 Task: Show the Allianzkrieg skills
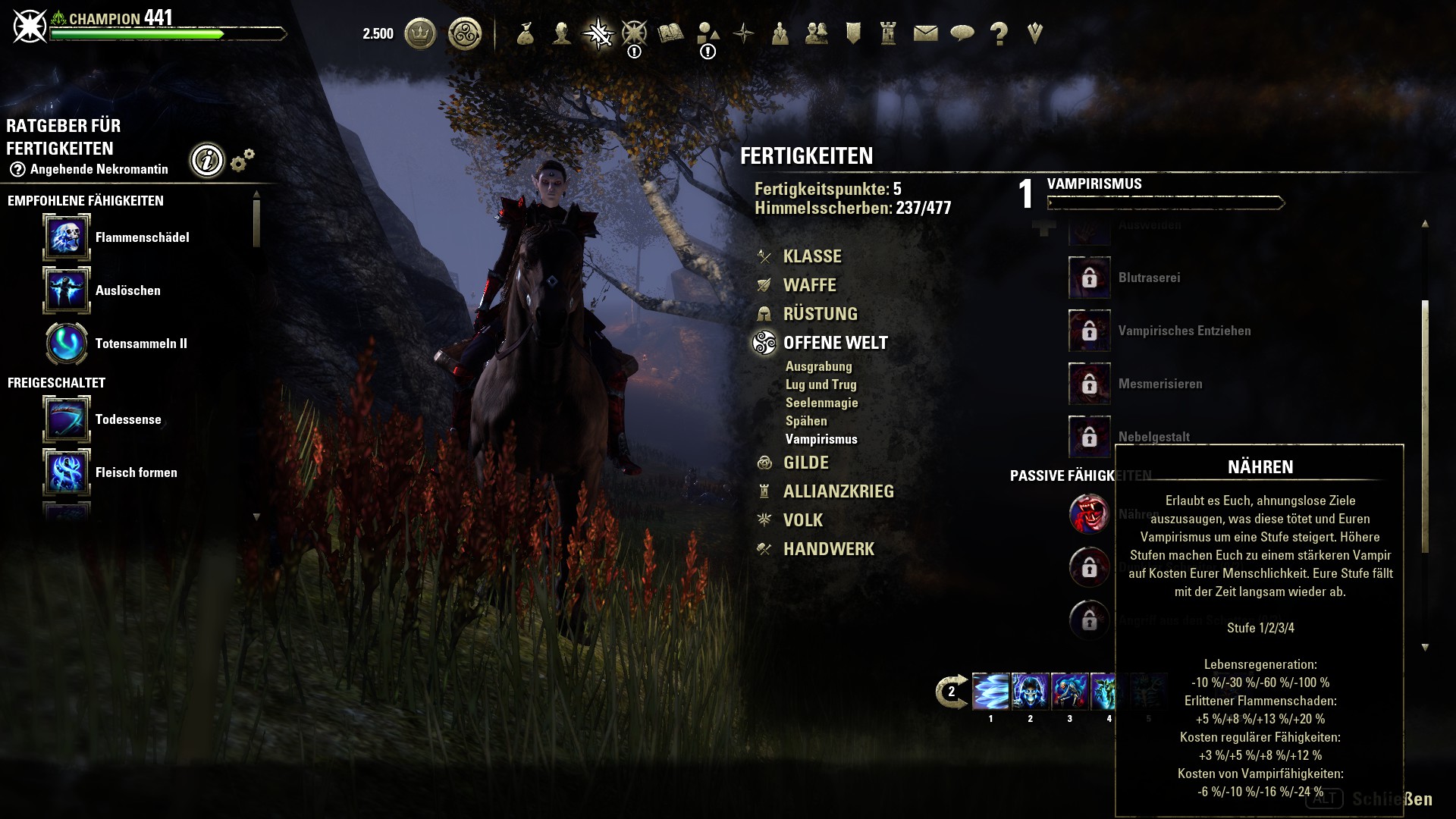point(838,491)
